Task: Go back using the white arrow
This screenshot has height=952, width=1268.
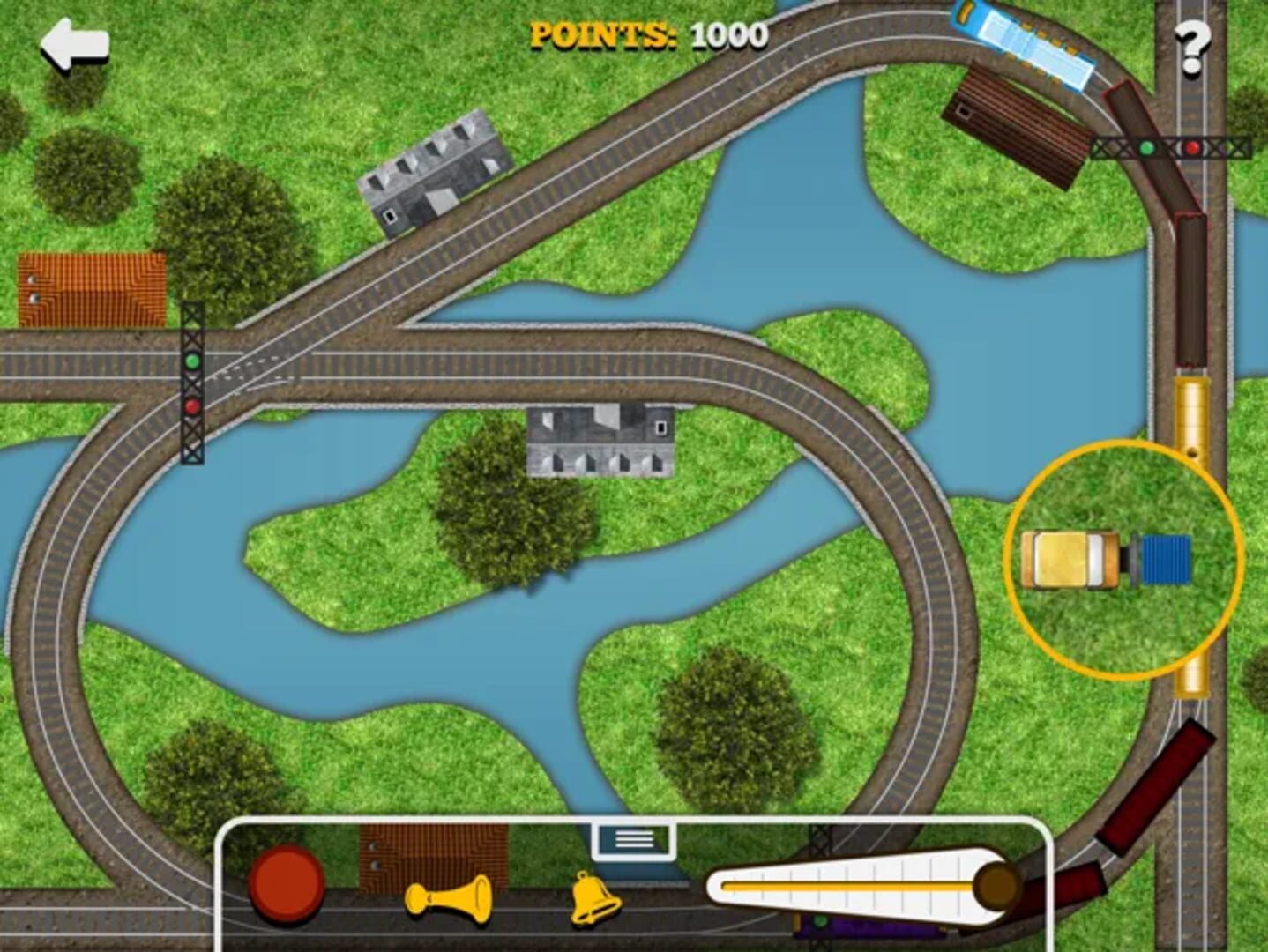Action: 74,44
